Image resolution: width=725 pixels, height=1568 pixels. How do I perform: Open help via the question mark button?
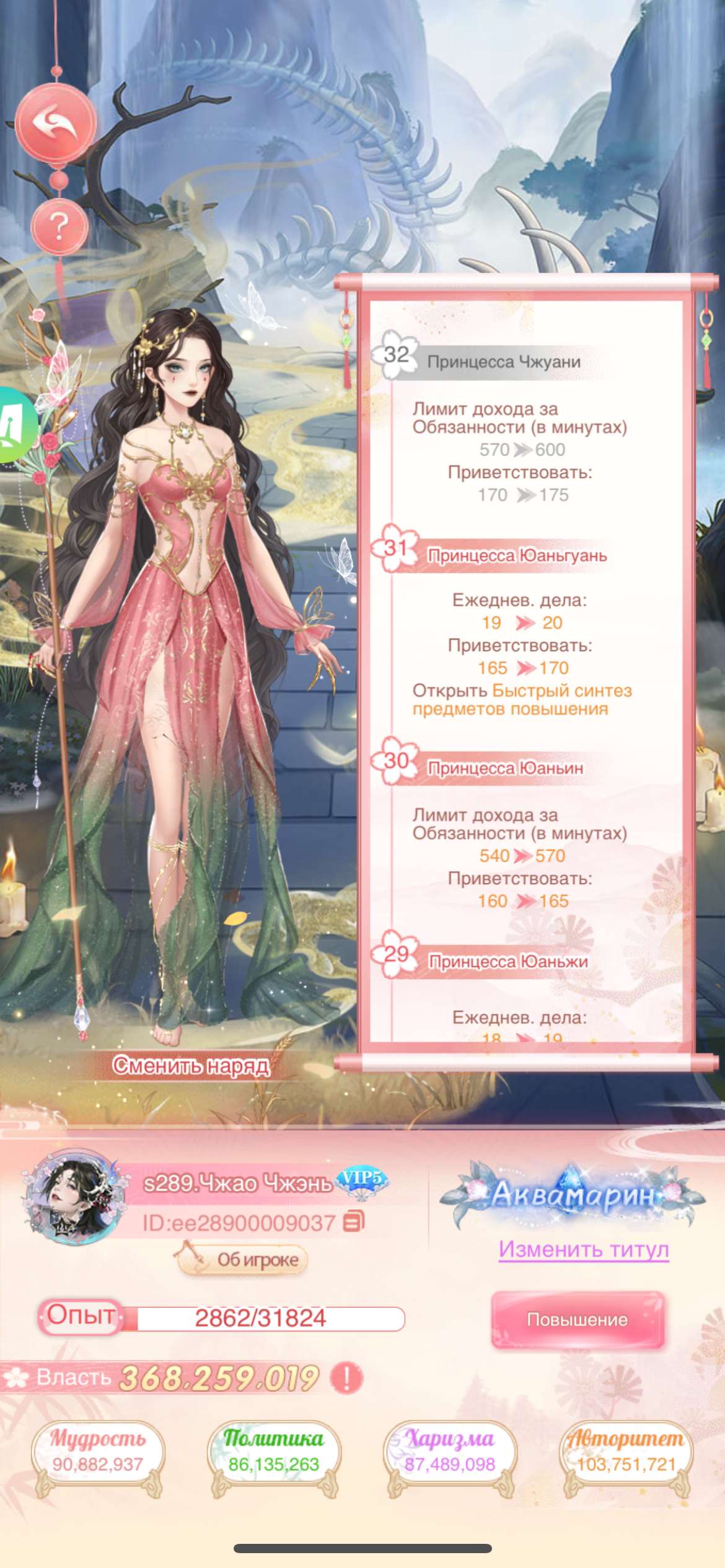tap(59, 227)
